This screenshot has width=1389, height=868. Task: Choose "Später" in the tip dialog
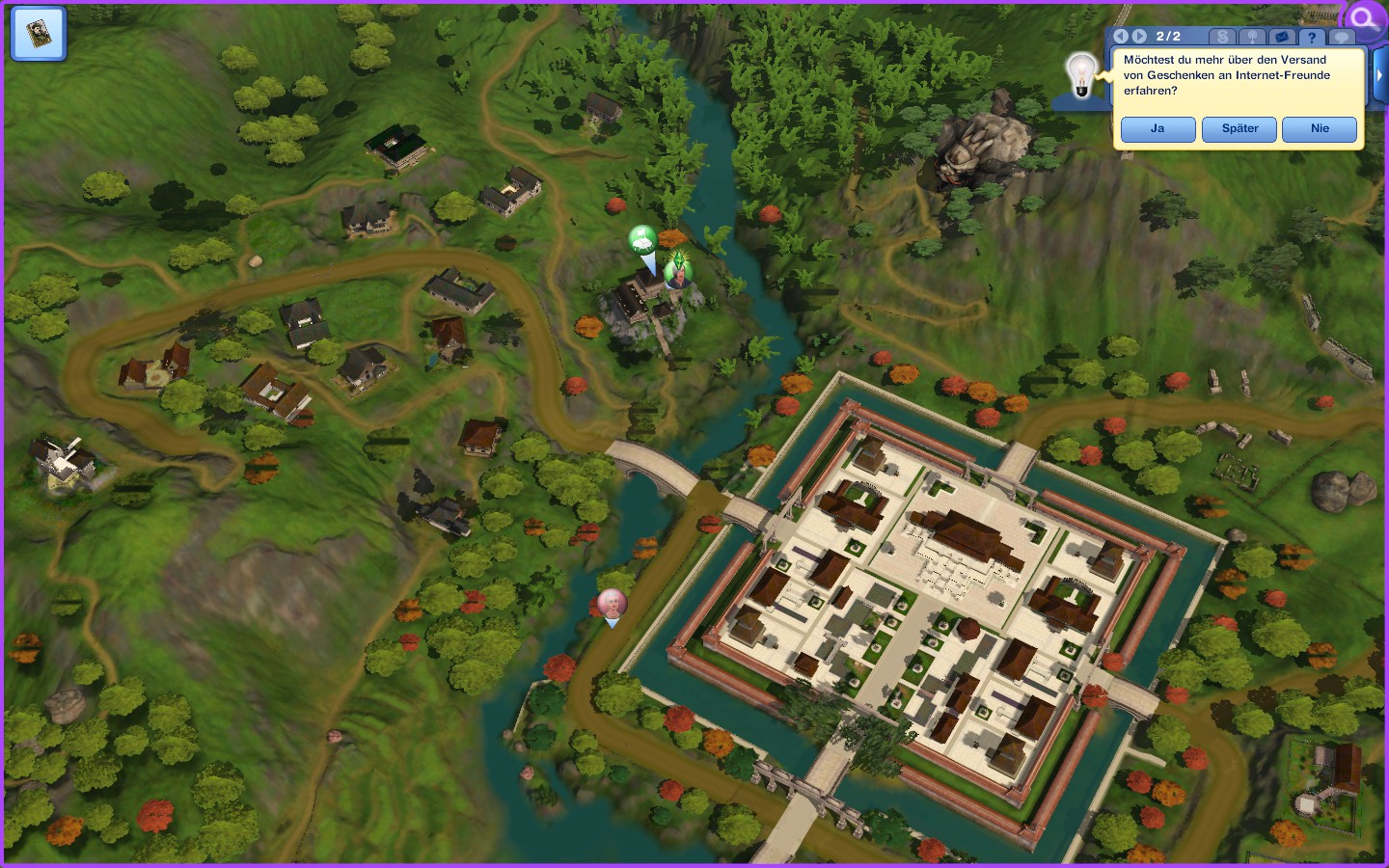point(1239,129)
